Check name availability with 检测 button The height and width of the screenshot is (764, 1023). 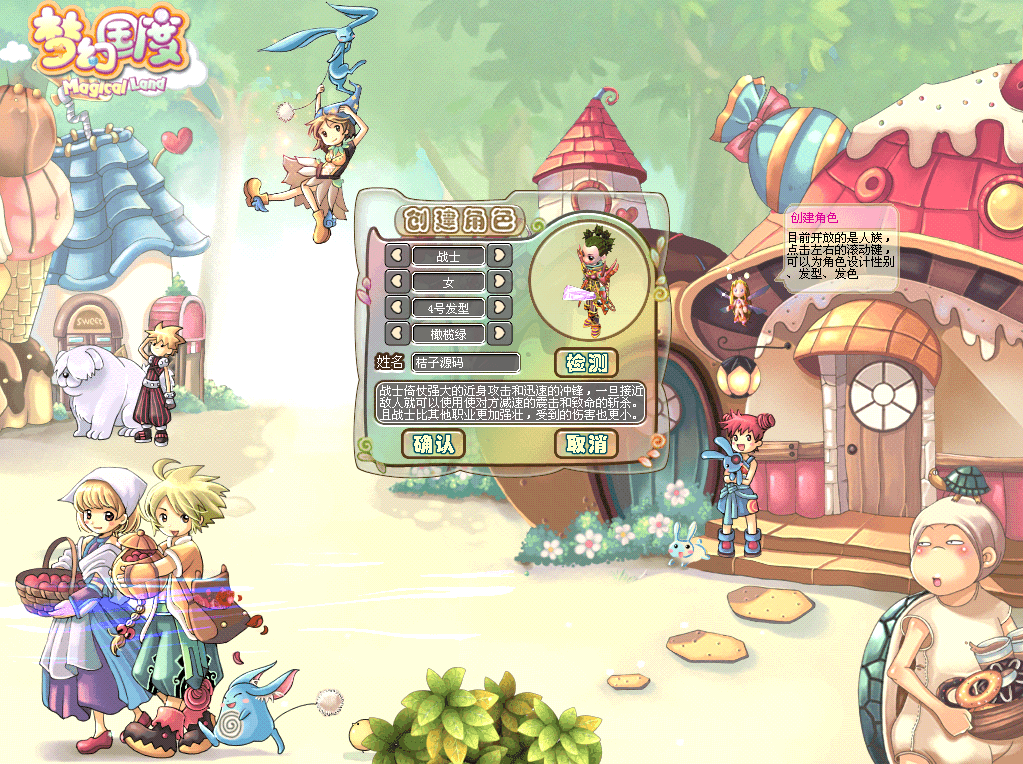click(585, 363)
